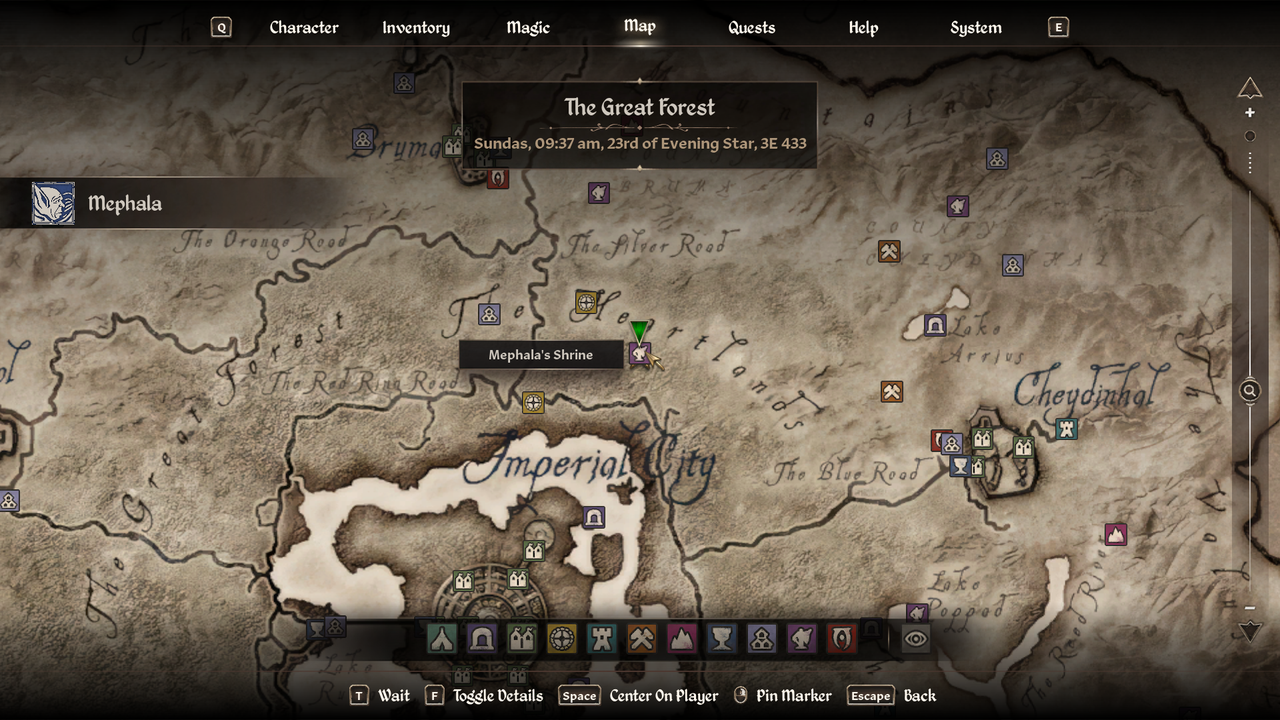Image resolution: width=1280 pixels, height=720 pixels.
Task: Toggle the inn goblet map filter
Action: [x=721, y=638]
